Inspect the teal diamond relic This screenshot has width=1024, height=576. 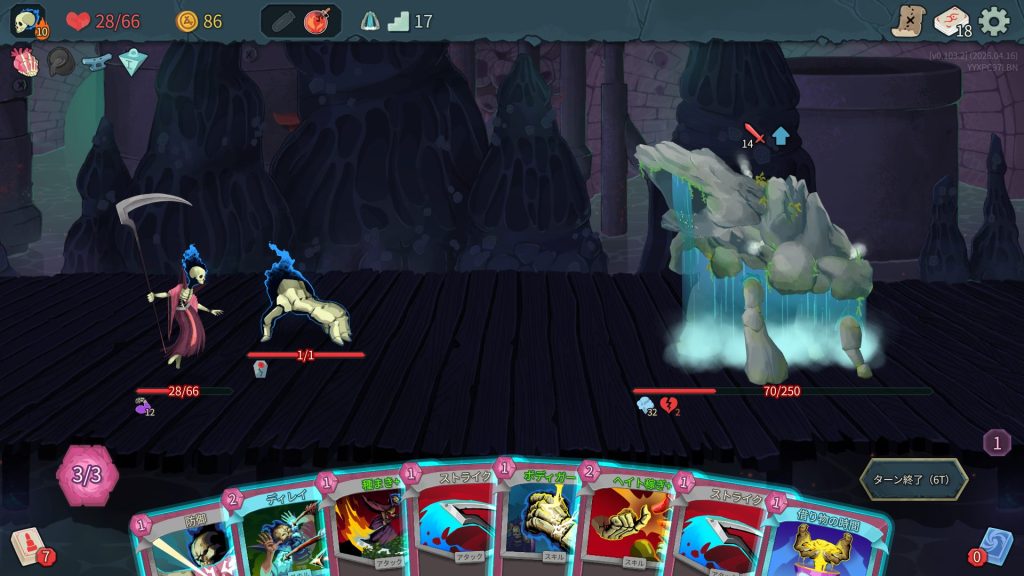133,62
